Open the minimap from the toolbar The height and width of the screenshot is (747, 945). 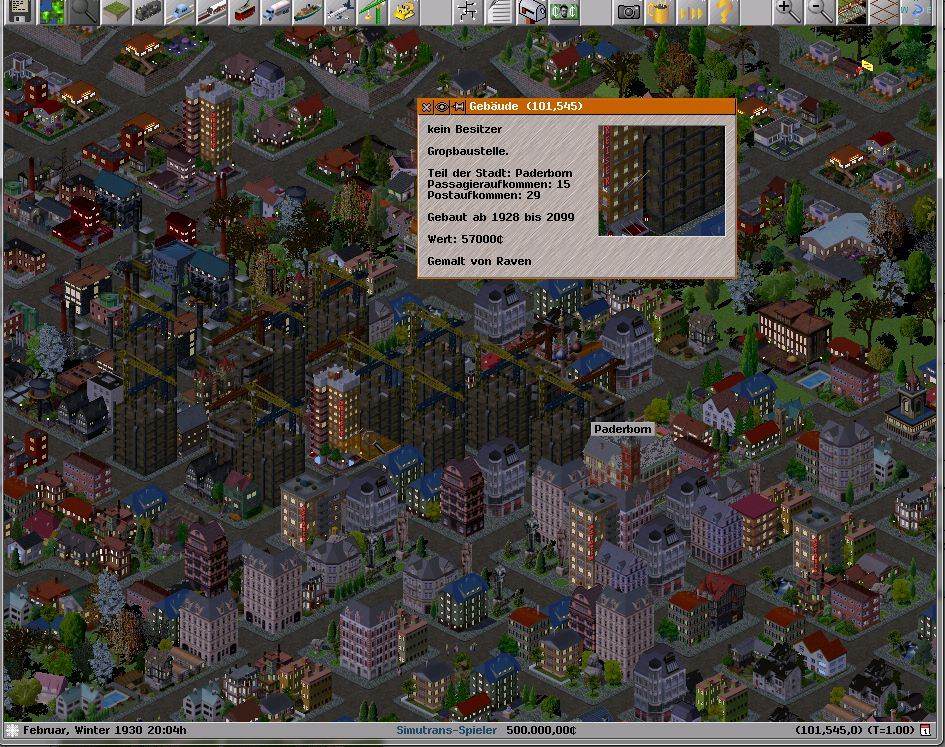pyautogui.click(x=51, y=11)
